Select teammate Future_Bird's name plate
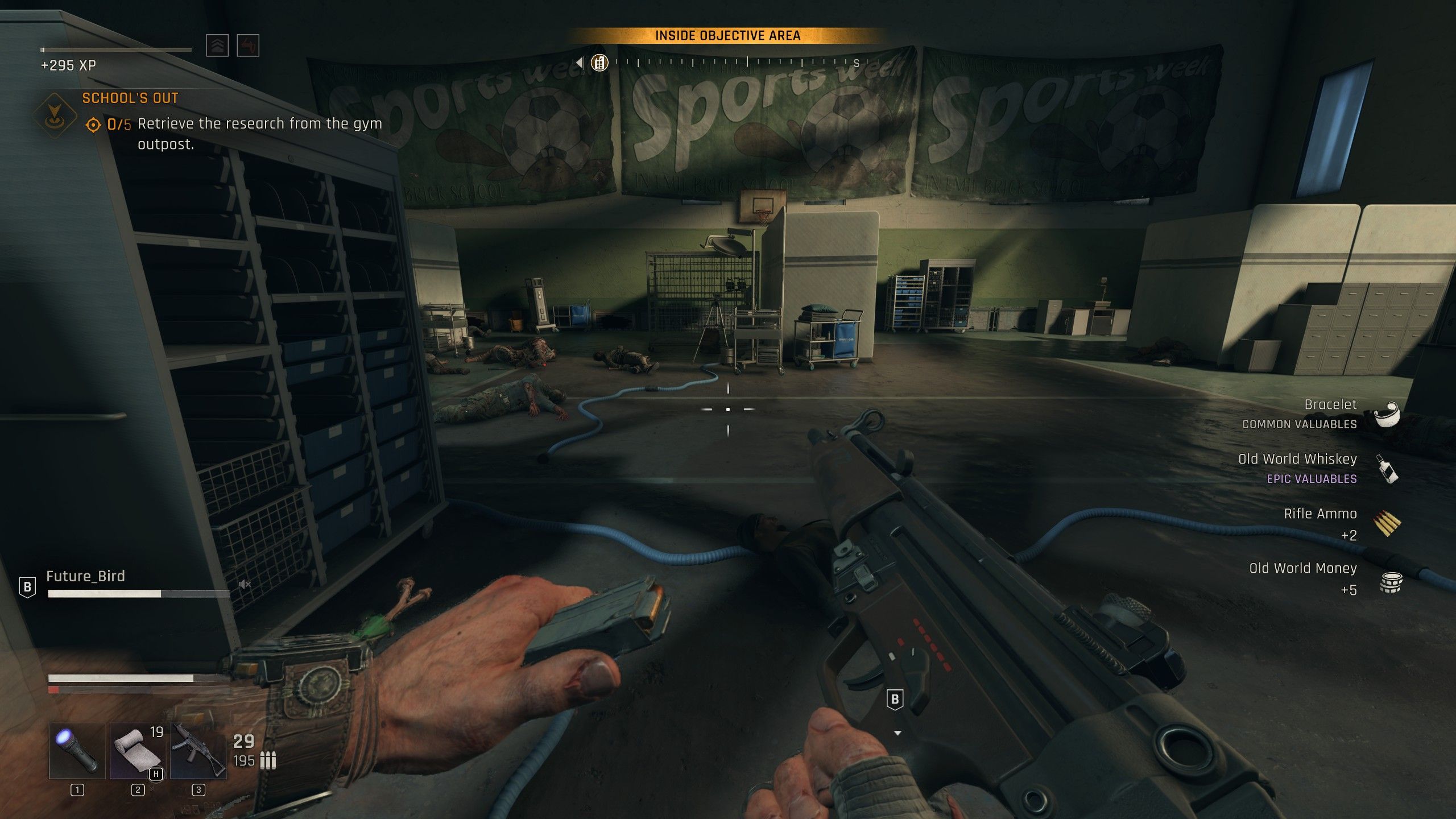The height and width of the screenshot is (819, 1456). pyautogui.click(x=85, y=576)
